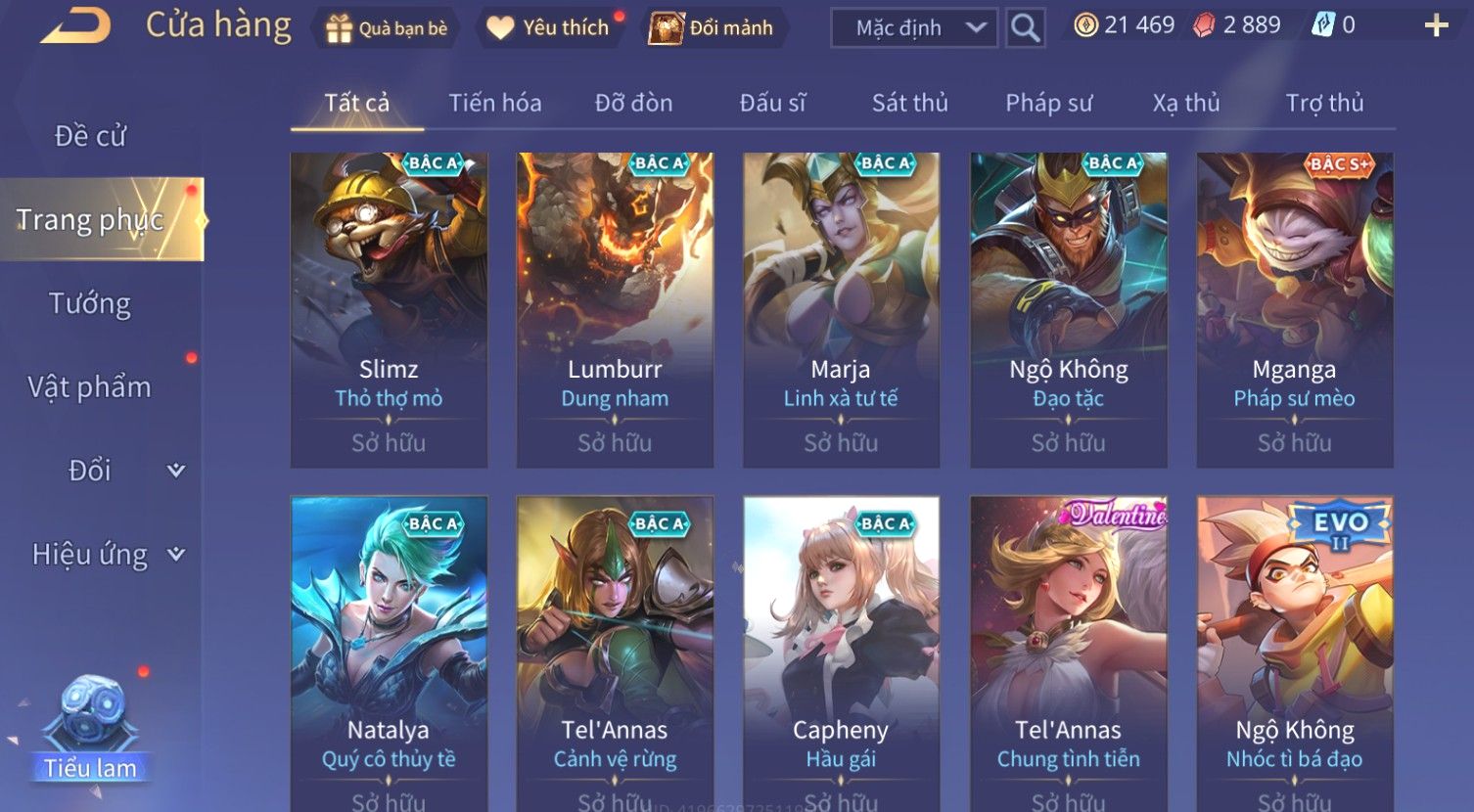Switch to Pháp sư skins
Screen dimensions: 1474x812
click(1048, 103)
